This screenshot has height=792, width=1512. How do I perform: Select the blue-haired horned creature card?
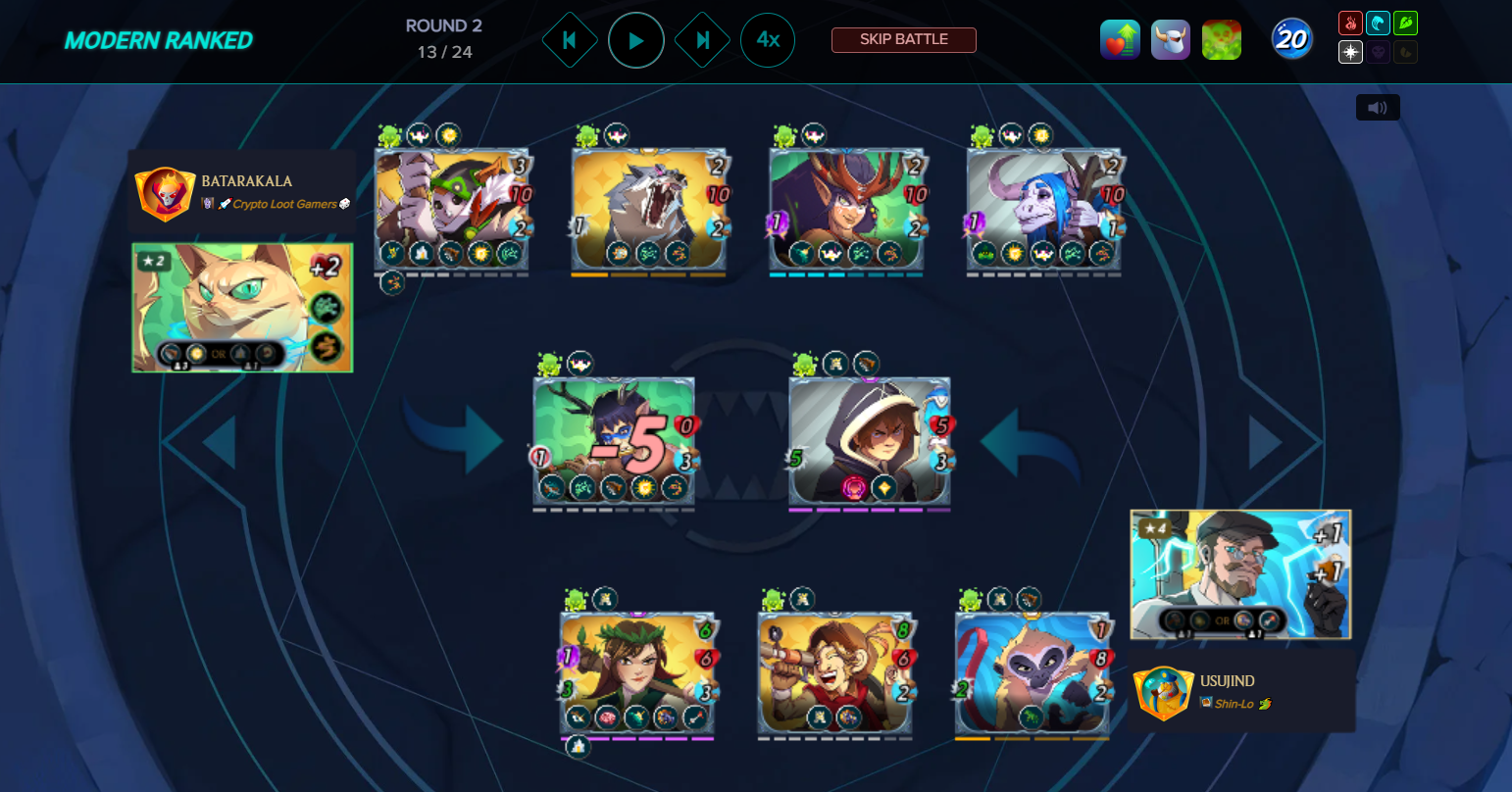pyautogui.click(x=1043, y=208)
